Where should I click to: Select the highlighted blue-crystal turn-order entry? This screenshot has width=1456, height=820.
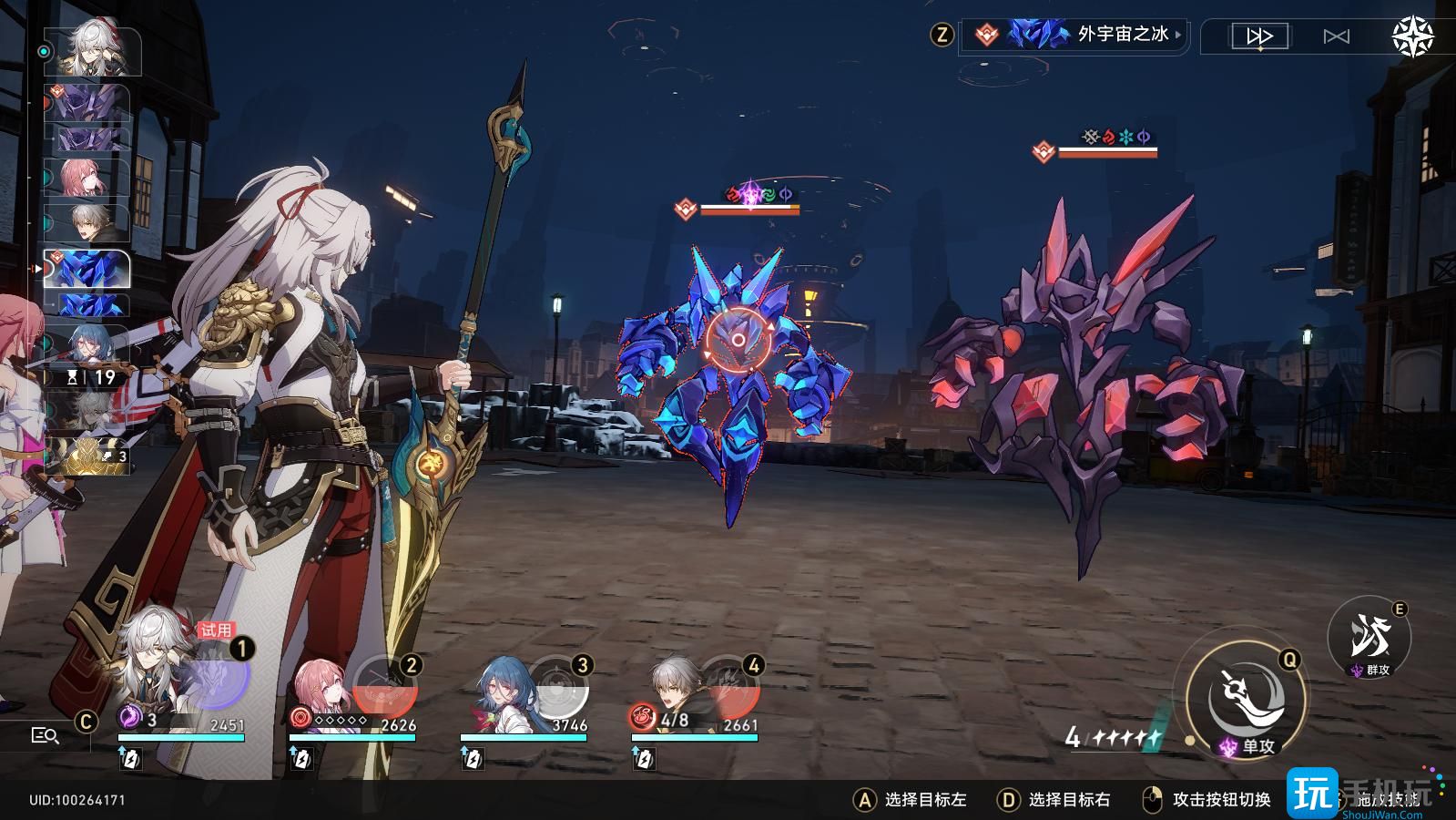click(87, 270)
